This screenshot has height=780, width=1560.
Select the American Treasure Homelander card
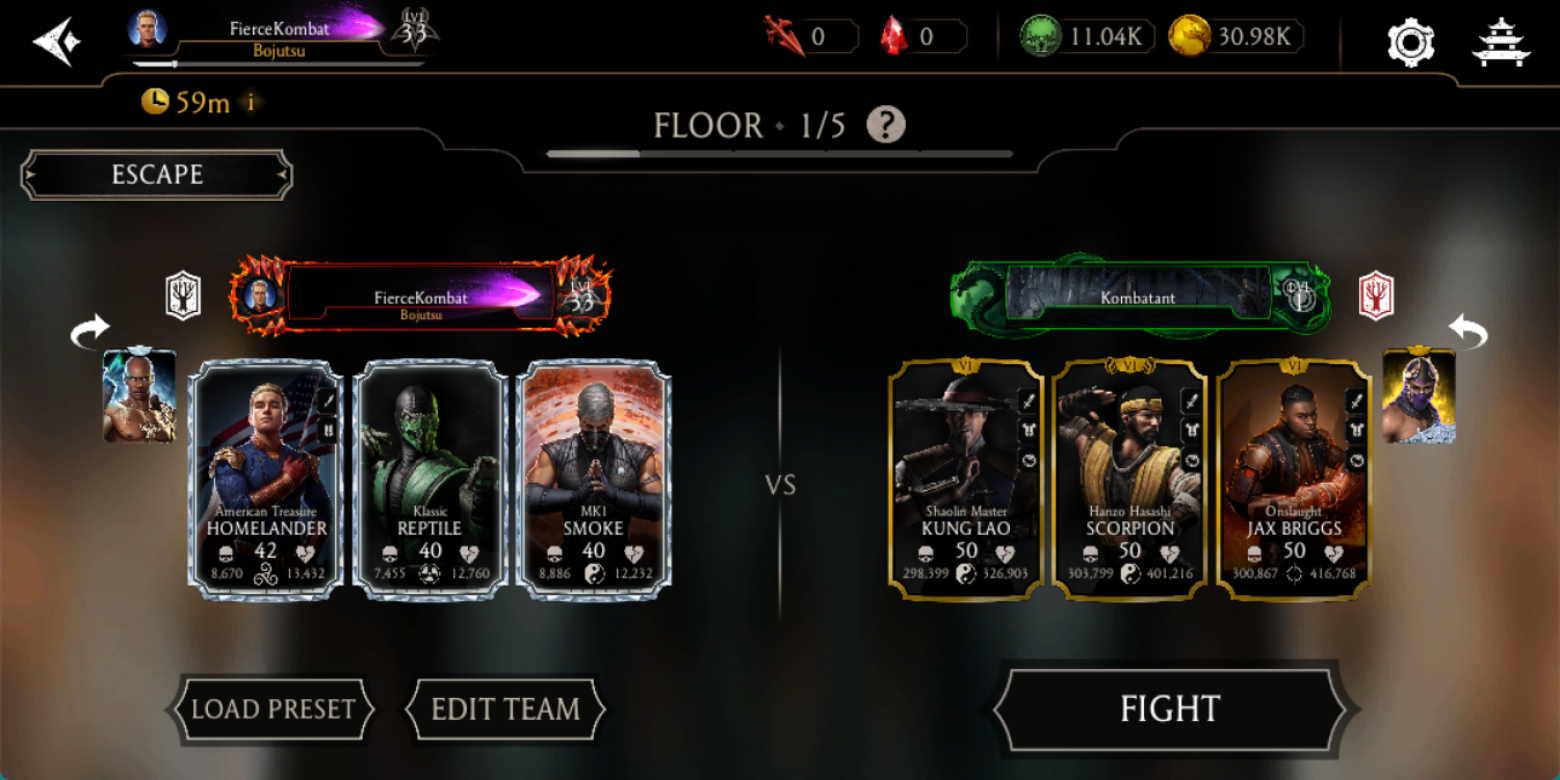point(266,480)
